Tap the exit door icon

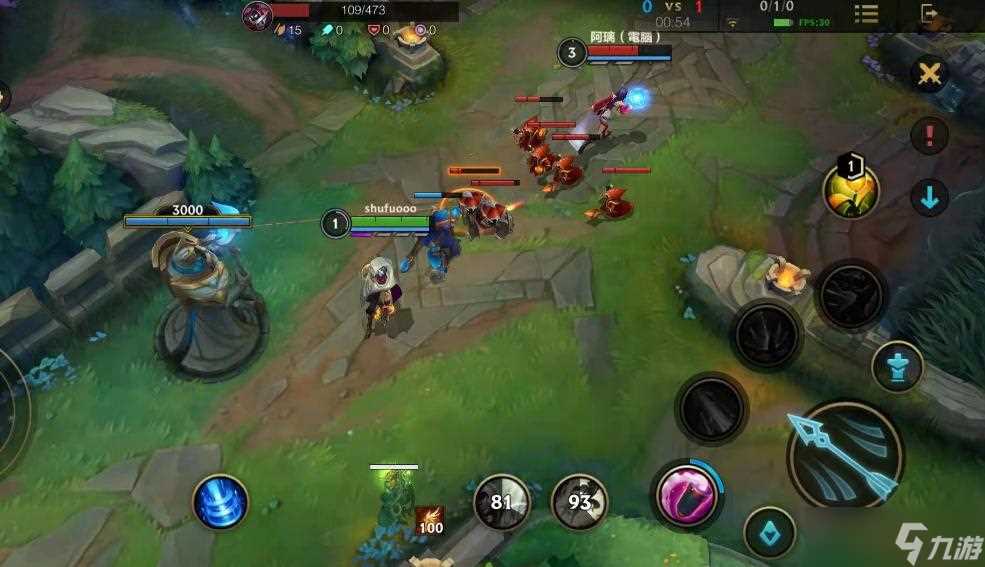[x=930, y=14]
